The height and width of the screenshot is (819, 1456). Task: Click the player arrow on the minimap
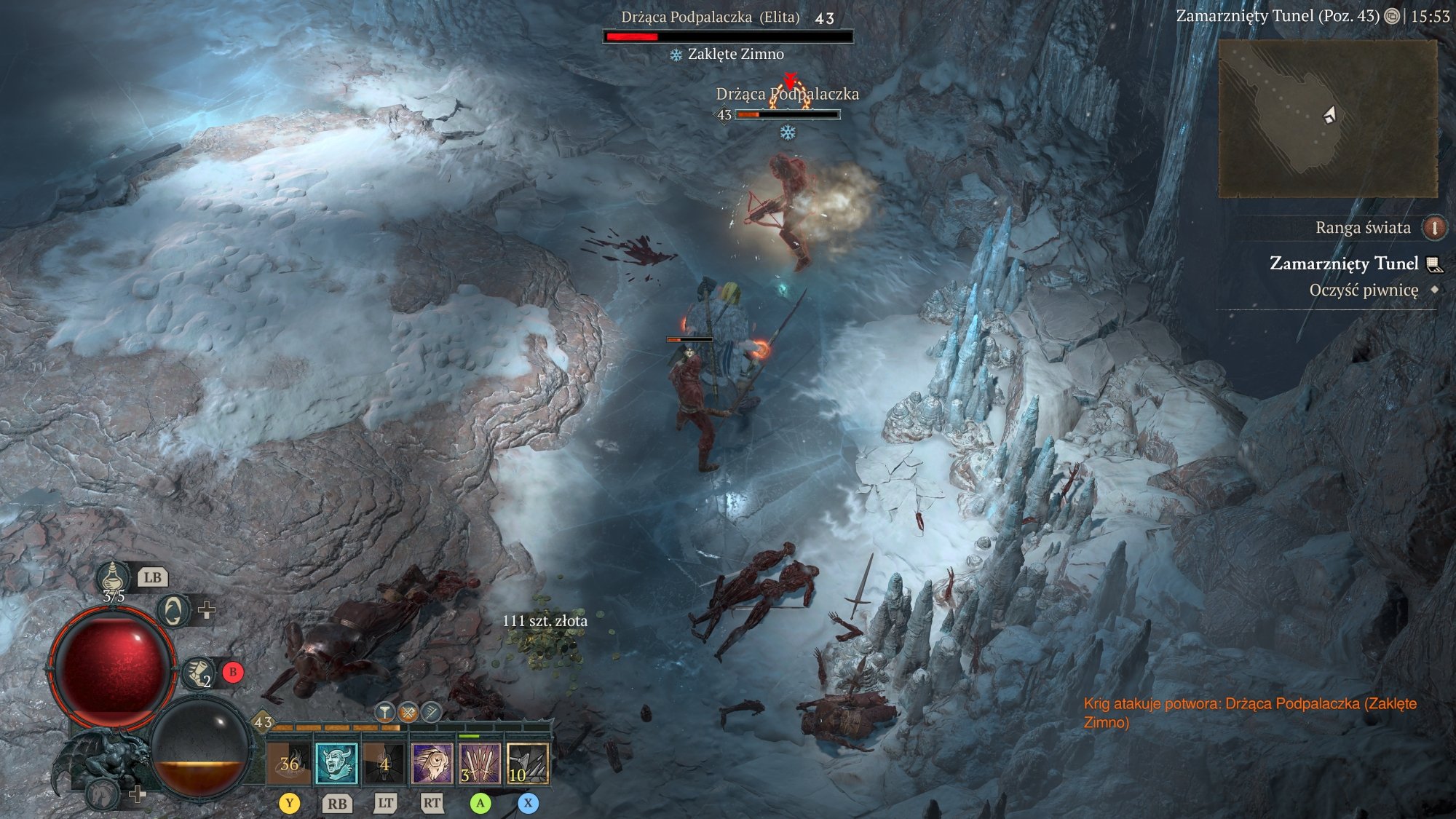tap(1330, 113)
